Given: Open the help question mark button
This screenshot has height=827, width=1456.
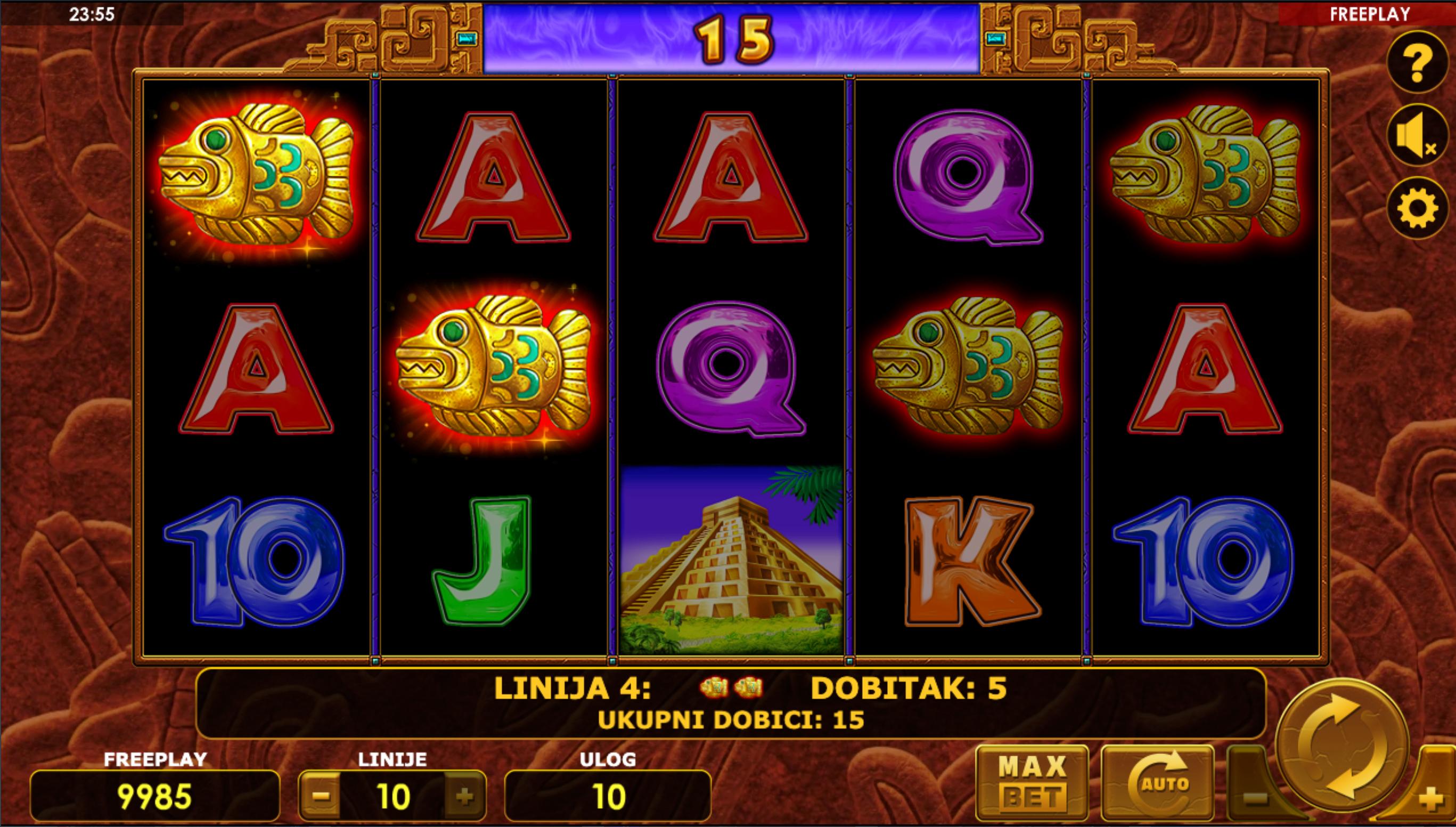Looking at the screenshot, I should point(1417,62).
